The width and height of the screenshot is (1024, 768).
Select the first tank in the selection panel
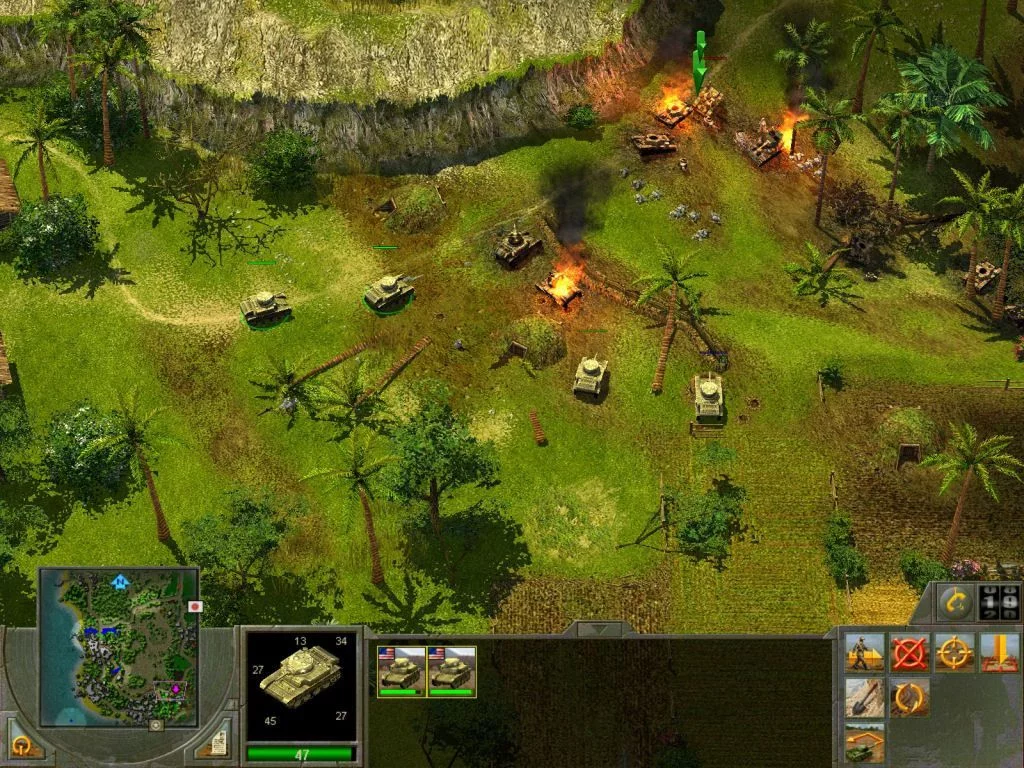pos(401,671)
